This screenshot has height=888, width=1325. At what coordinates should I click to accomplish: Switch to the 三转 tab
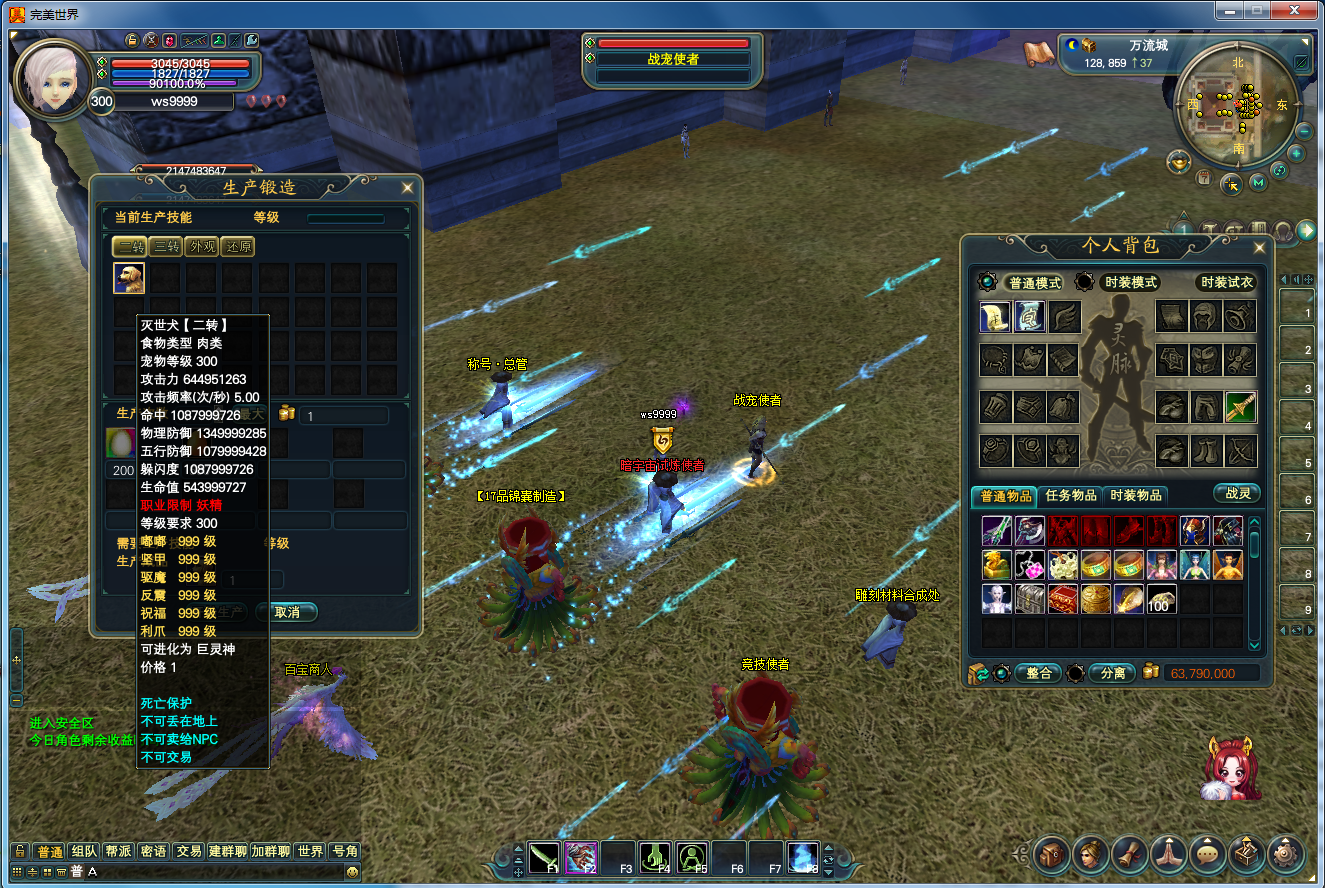[165, 246]
